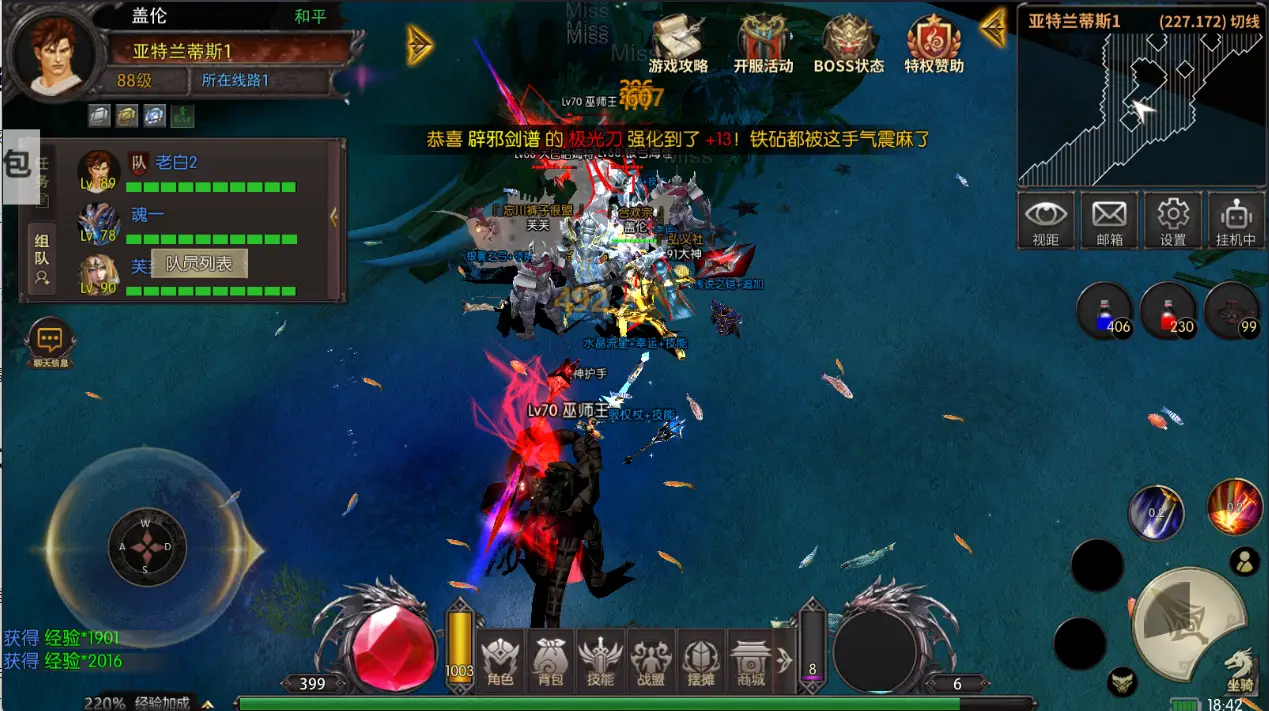Viewport: 1269px width, 711px height.
Task: Switch to the 组队 team tab
Action: click(x=42, y=261)
